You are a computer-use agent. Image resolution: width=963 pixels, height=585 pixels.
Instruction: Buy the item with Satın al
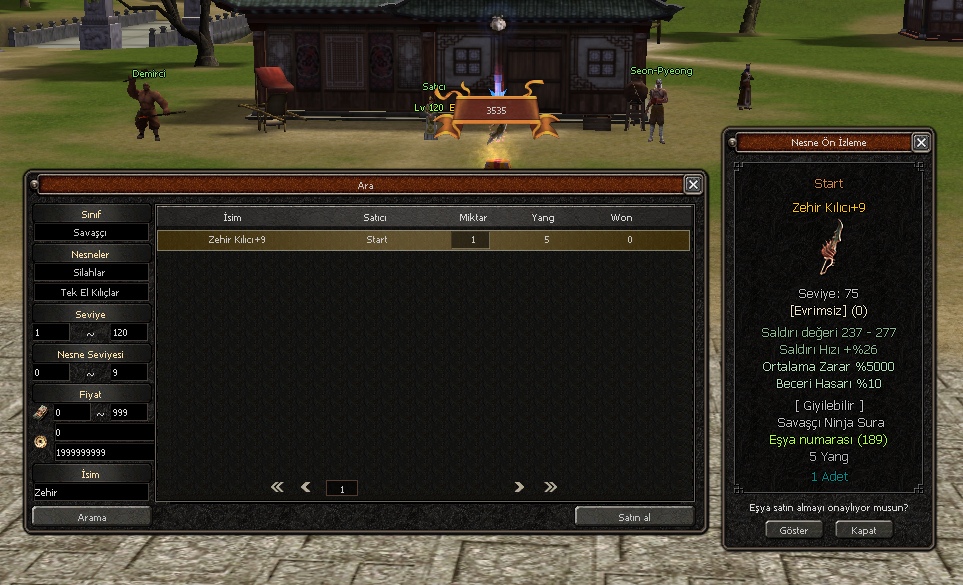coord(634,517)
